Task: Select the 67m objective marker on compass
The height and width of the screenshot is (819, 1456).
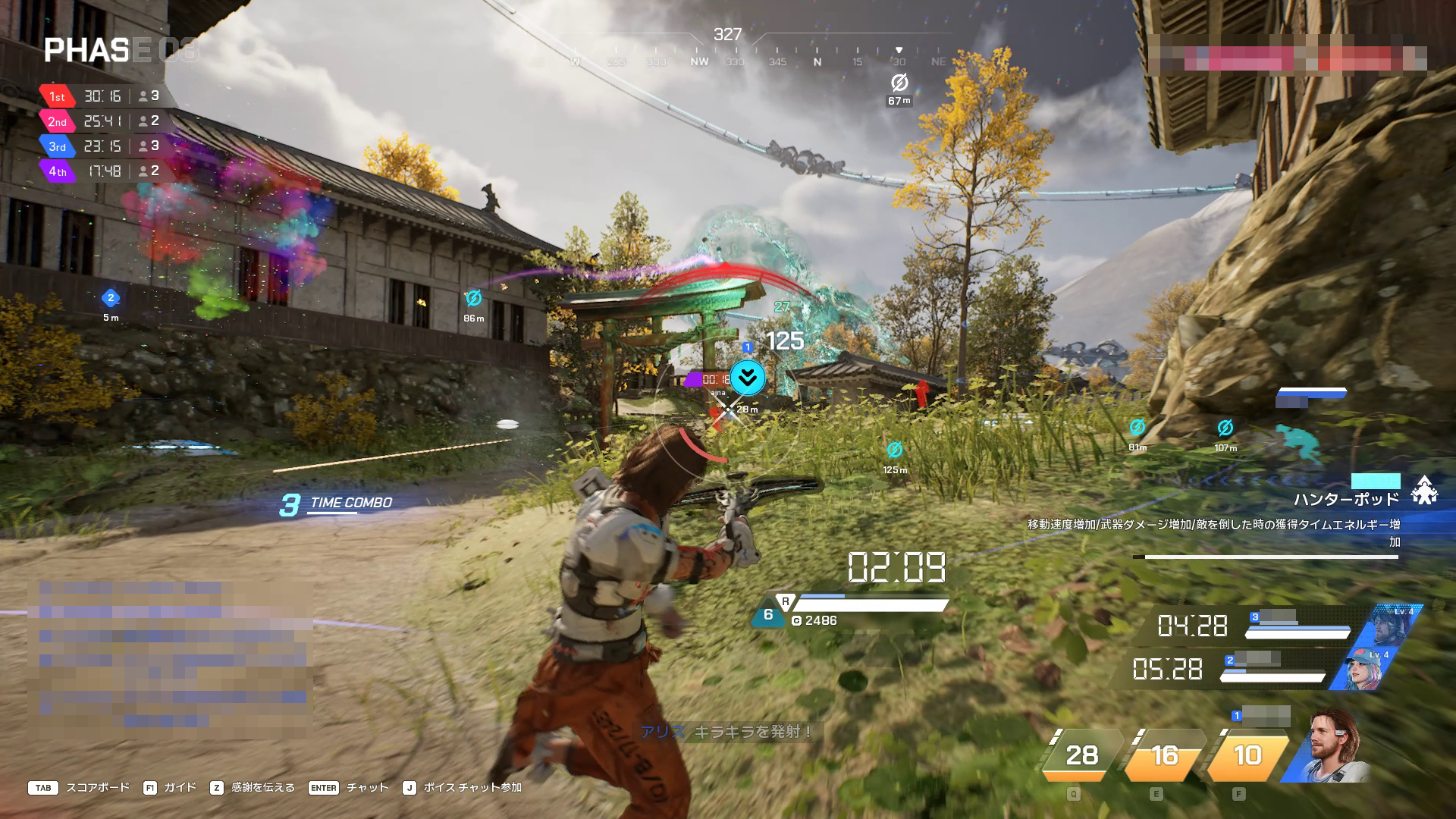Action: [899, 83]
